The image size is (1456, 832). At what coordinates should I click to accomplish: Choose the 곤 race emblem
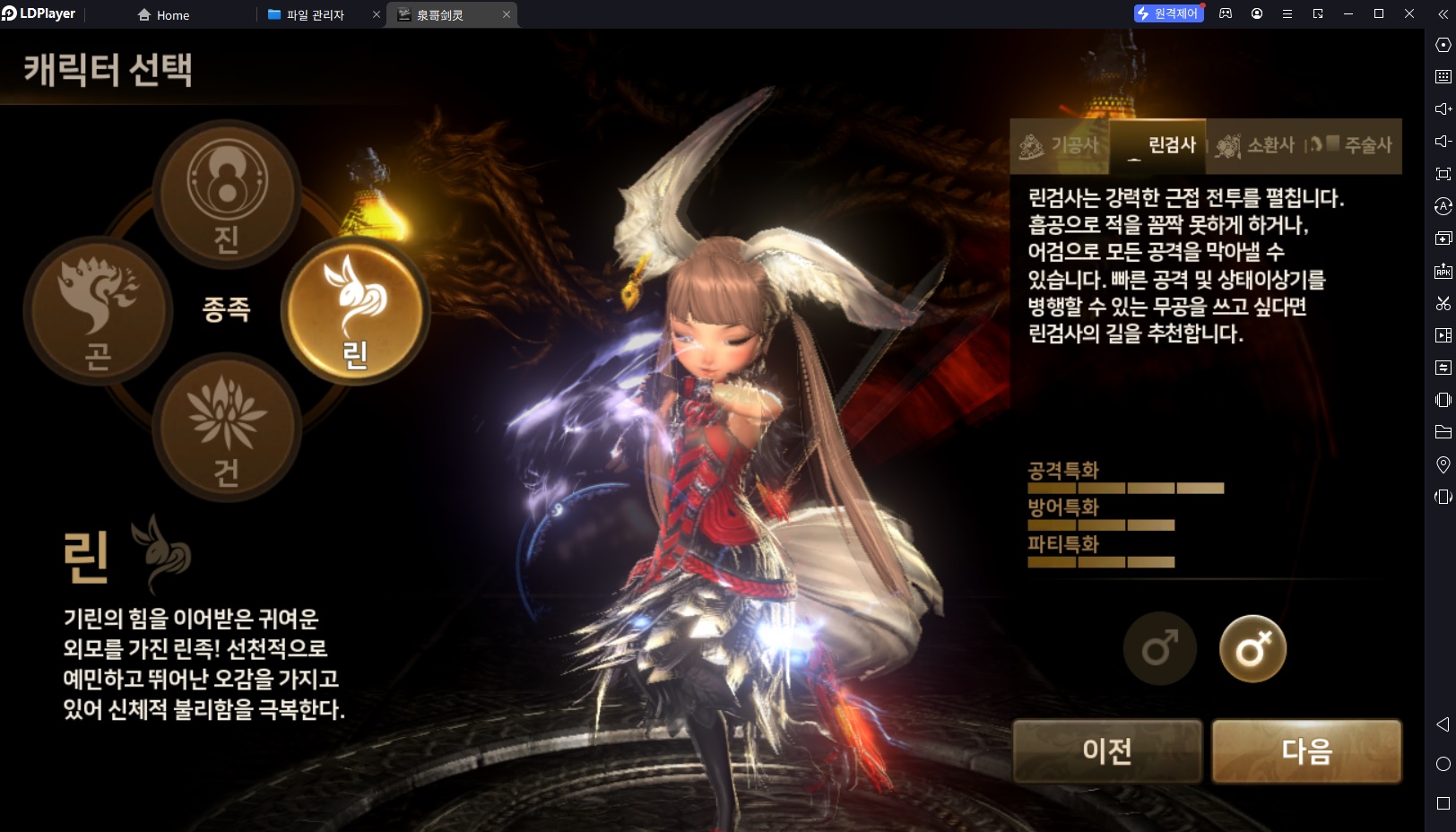click(x=98, y=309)
